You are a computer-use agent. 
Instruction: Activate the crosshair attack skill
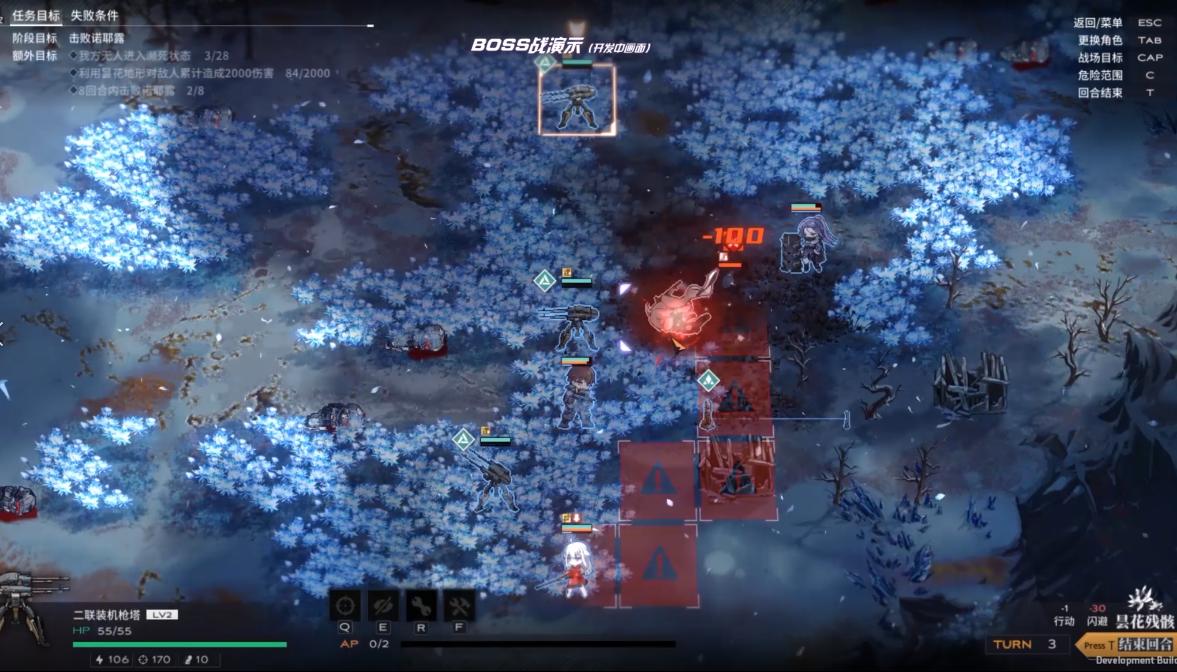[345, 605]
